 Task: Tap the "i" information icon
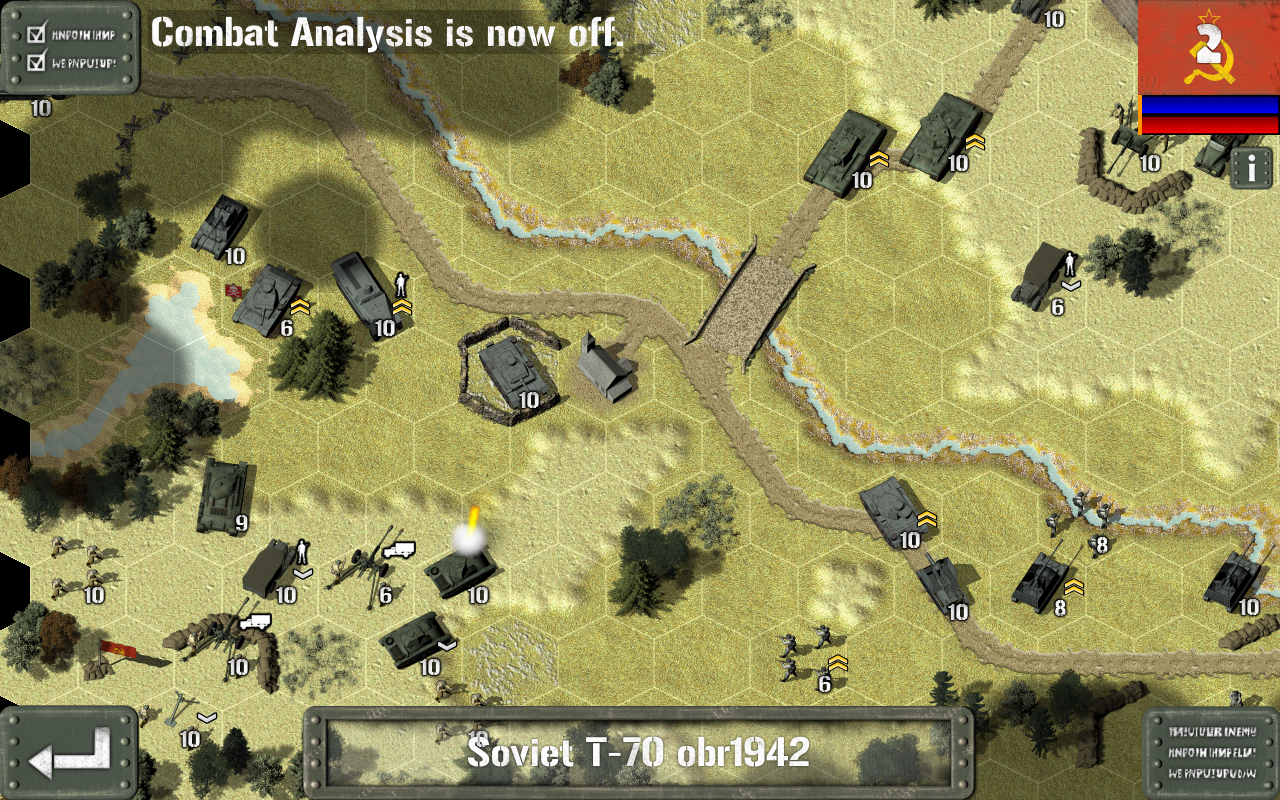(x=1254, y=168)
